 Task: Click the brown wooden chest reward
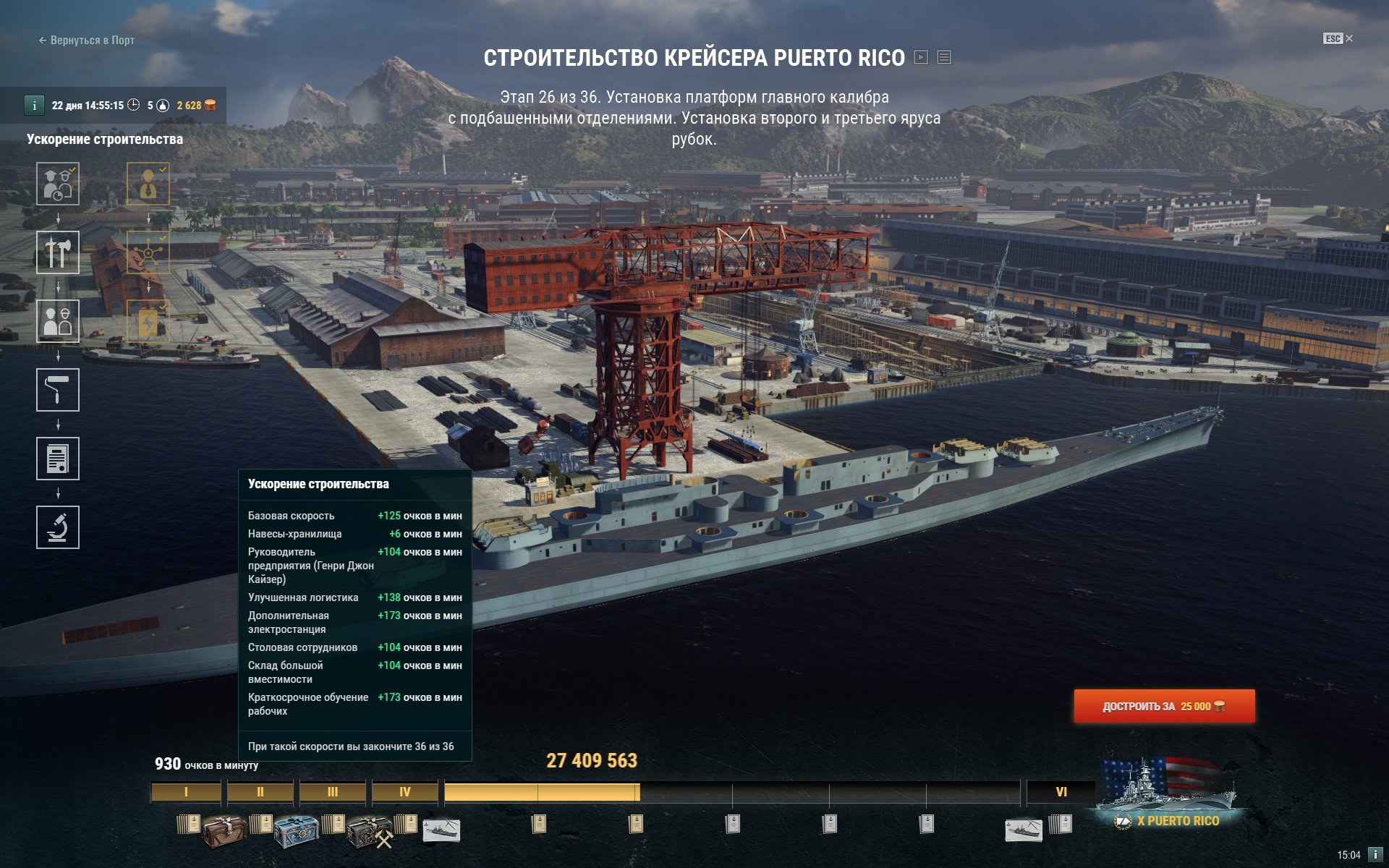coord(224,831)
